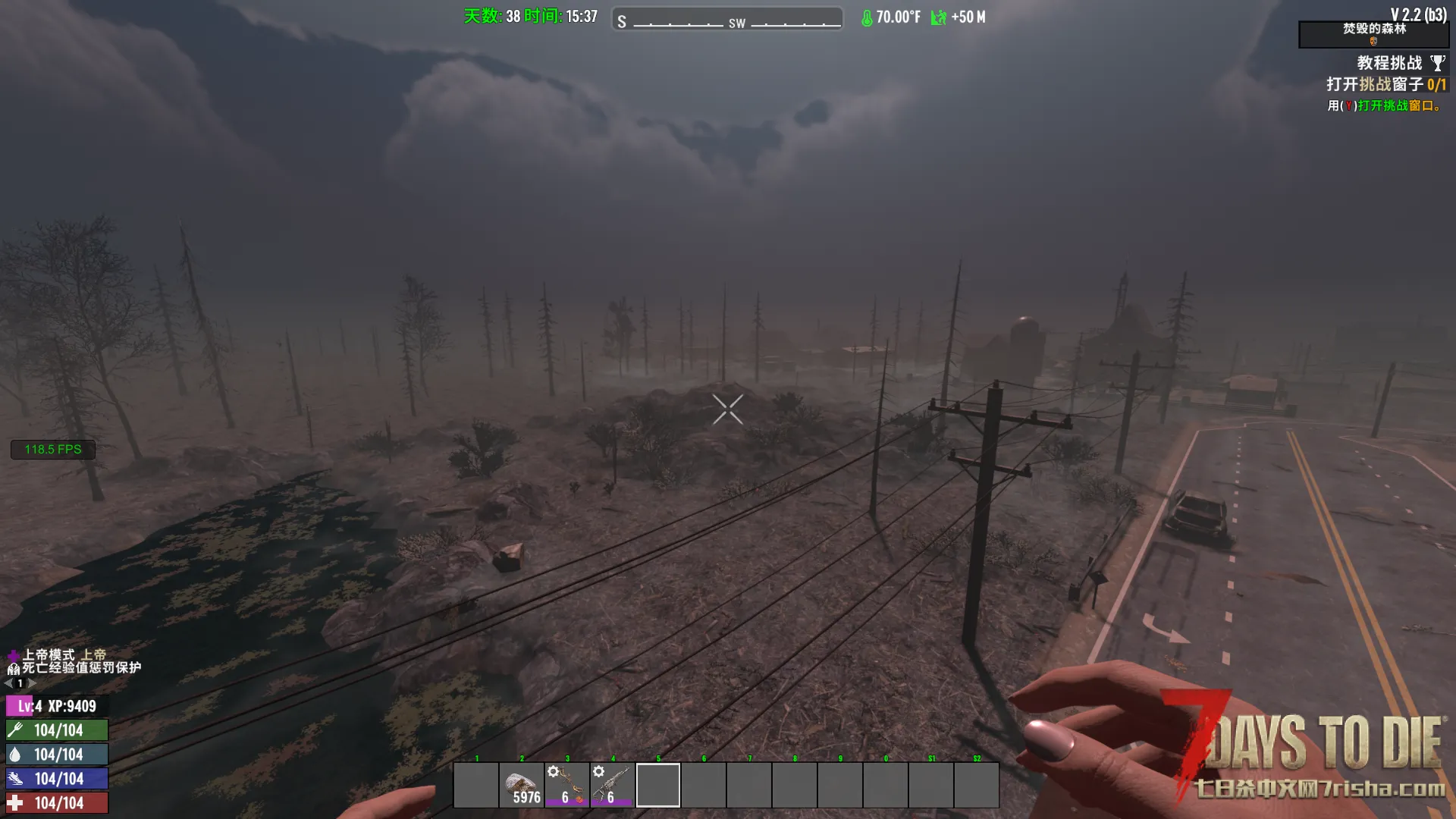Click the compass bar showing S and SW
The image size is (1456, 819).
pos(727,19)
